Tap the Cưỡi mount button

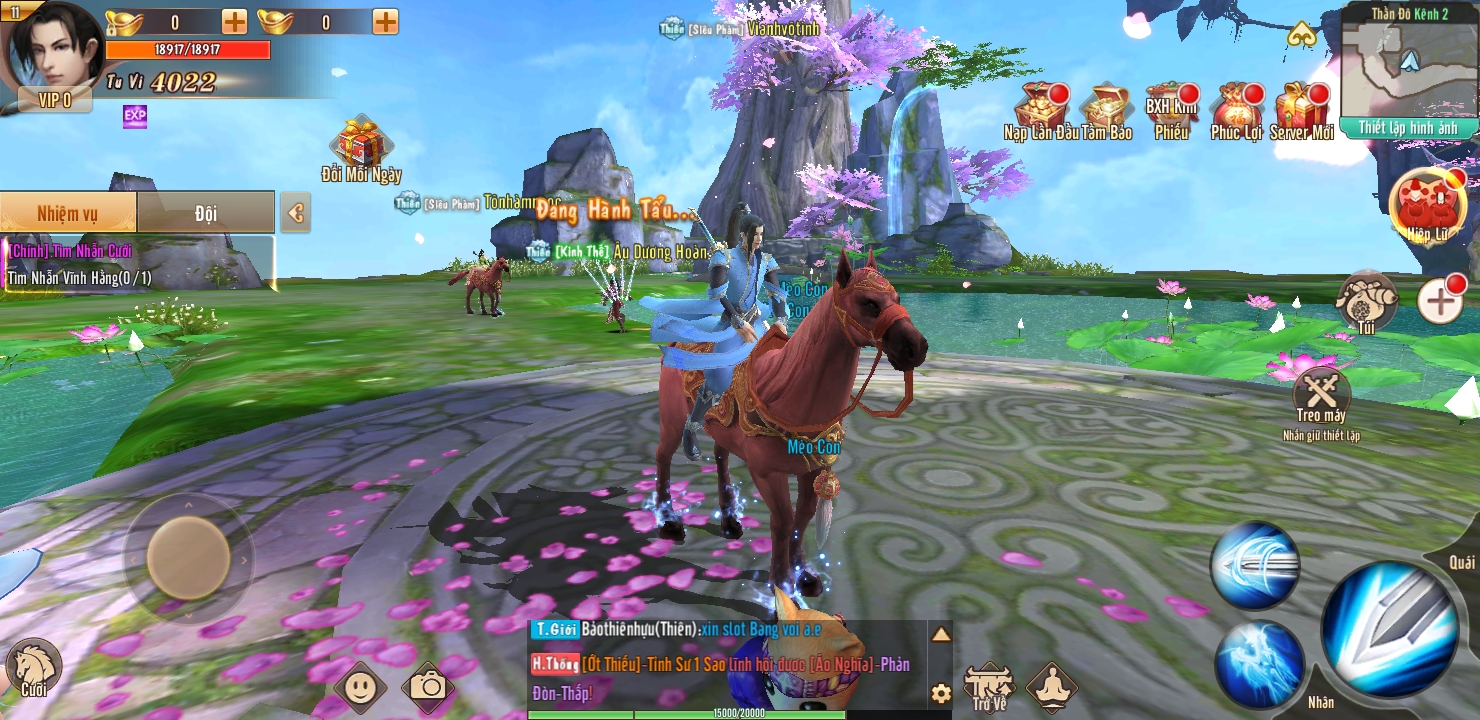point(33,667)
